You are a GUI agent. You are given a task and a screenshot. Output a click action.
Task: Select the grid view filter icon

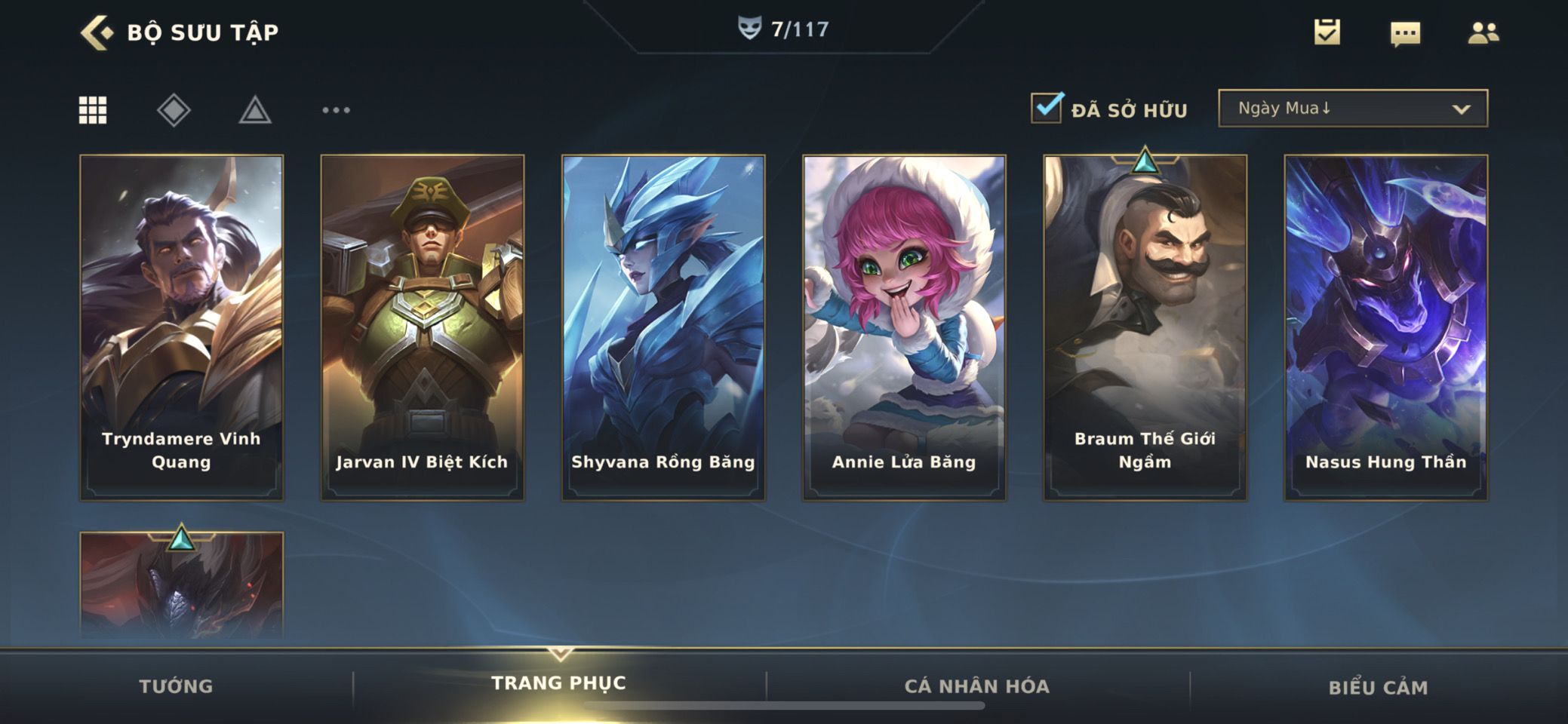[93, 110]
